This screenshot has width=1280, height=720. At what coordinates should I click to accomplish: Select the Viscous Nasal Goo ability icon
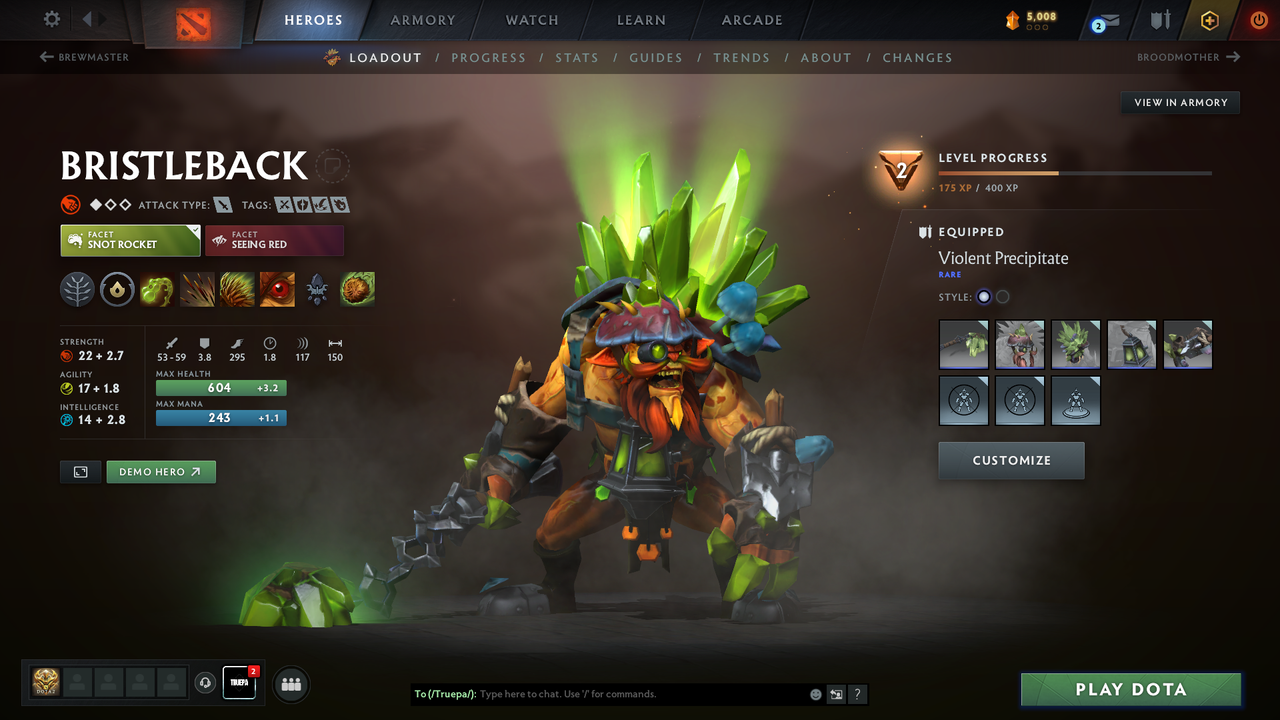click(x=158, y=290)
